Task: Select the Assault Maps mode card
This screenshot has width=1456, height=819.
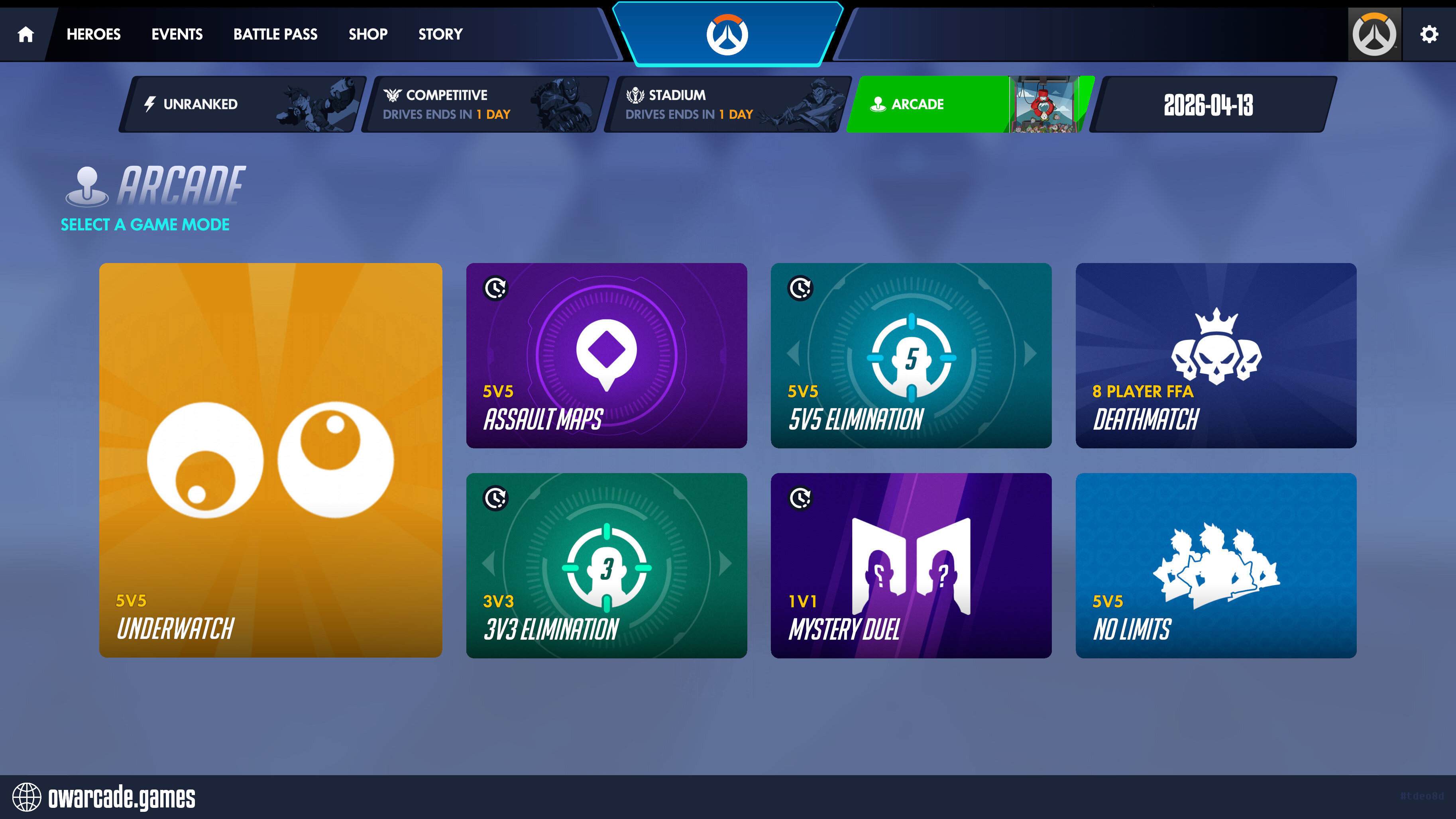Action: 607,355
